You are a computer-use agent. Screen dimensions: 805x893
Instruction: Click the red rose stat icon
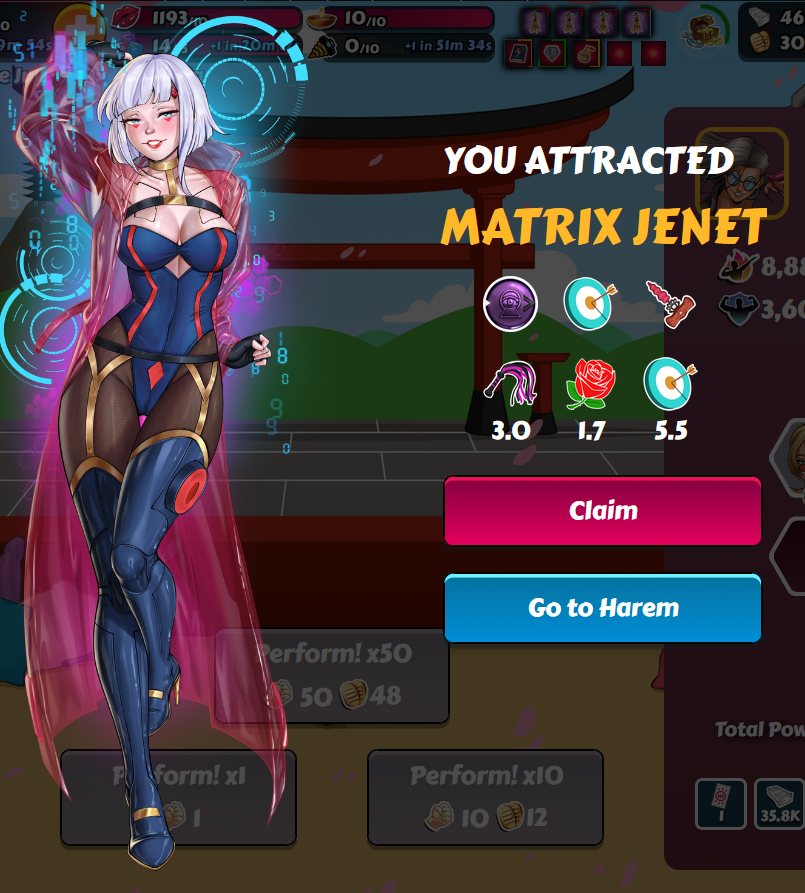coord(590,383)
